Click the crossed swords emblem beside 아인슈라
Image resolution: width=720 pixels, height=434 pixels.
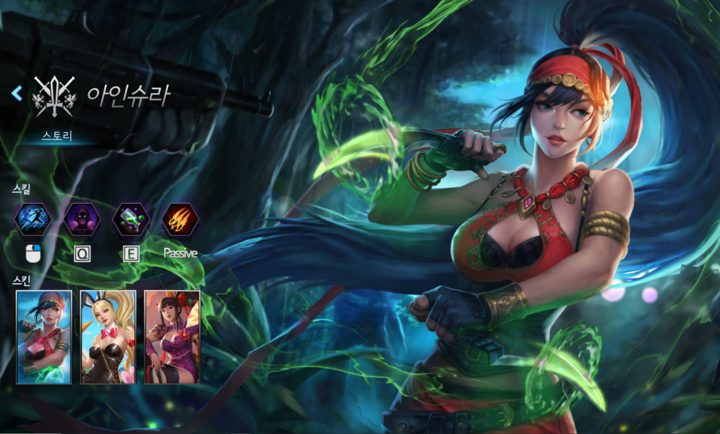tap(55, 97)
